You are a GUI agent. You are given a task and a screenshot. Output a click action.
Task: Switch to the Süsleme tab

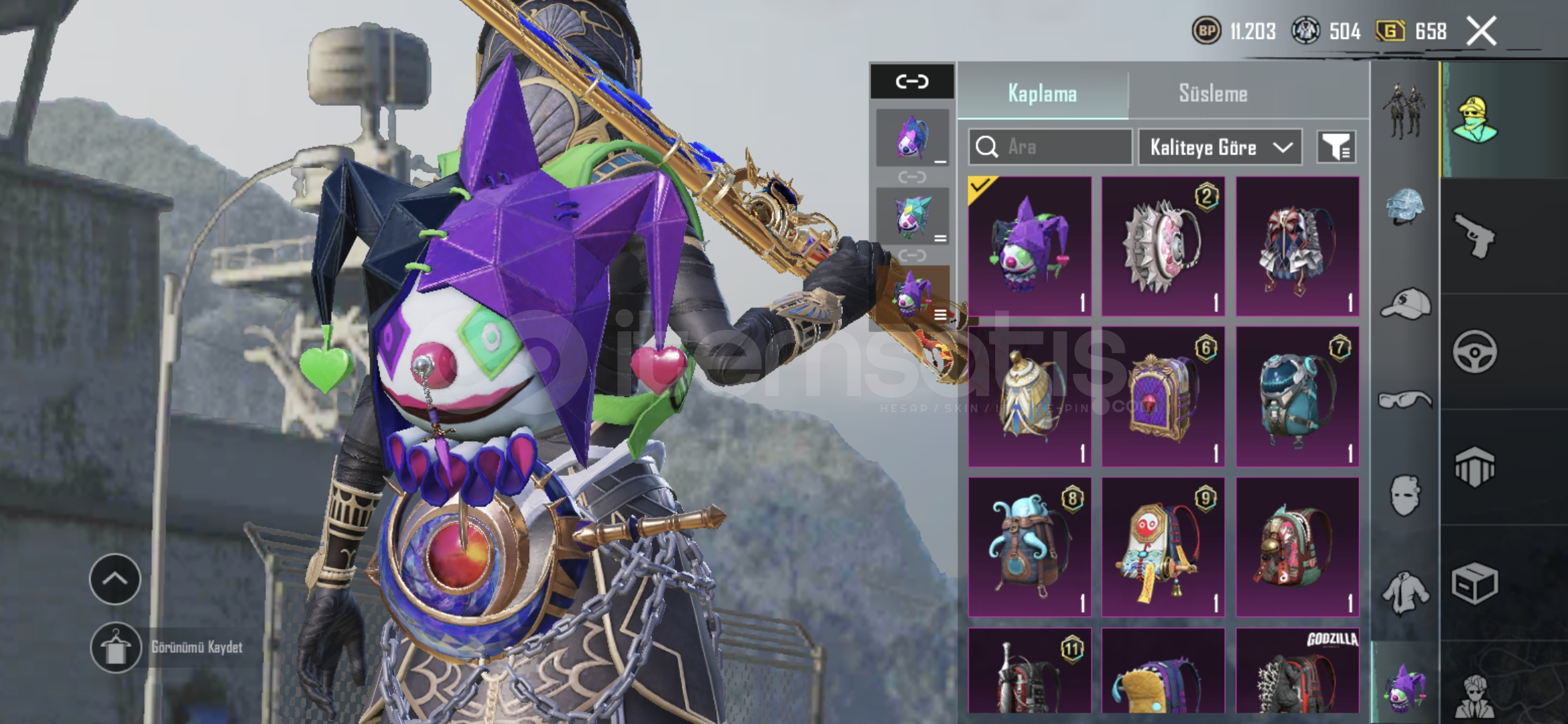click(1213, 94)
